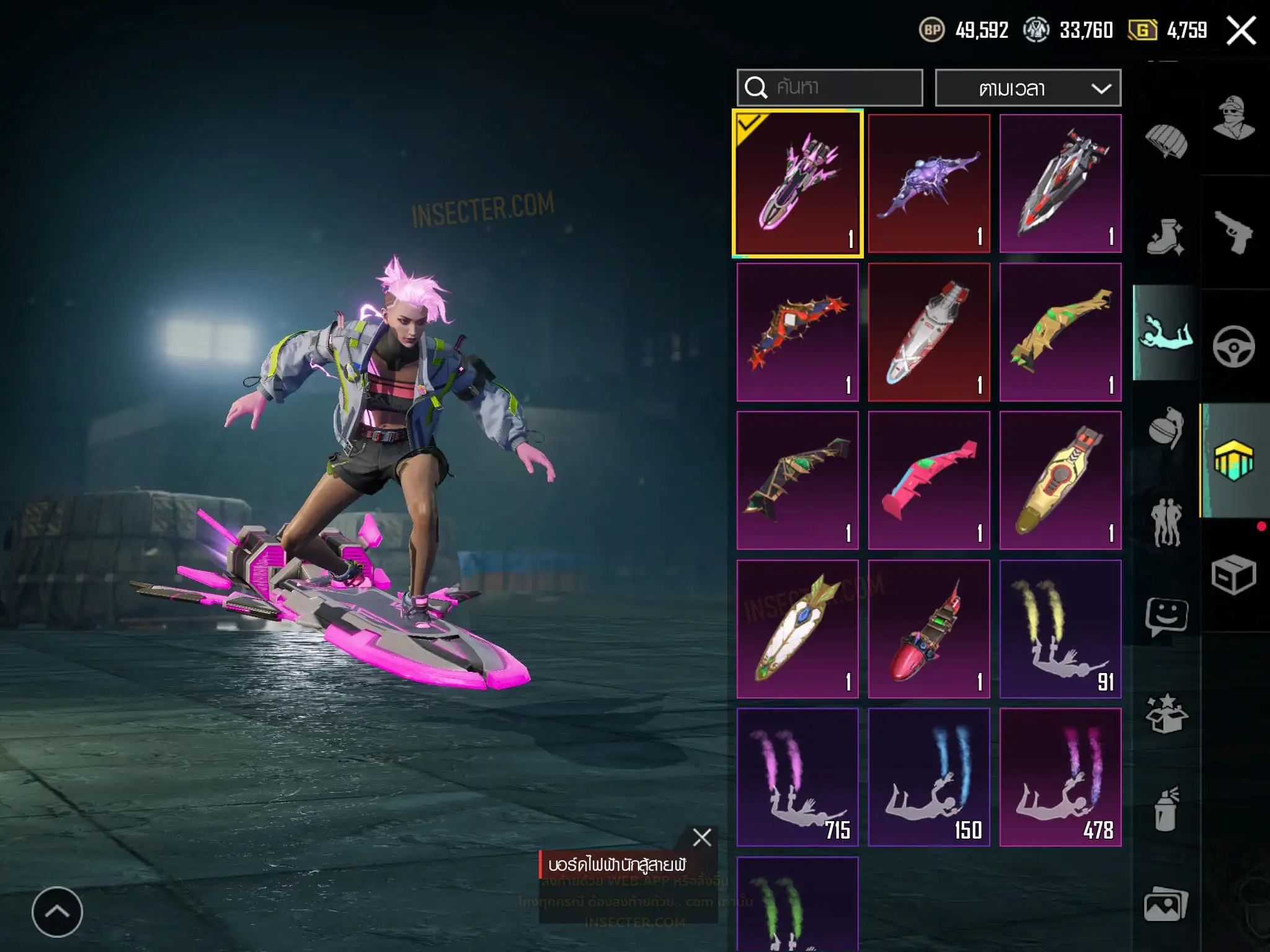The width and height of the screenshot is (1270, 952).
Task: Close the surfboard name tooltip
Action: pos(702,837)
